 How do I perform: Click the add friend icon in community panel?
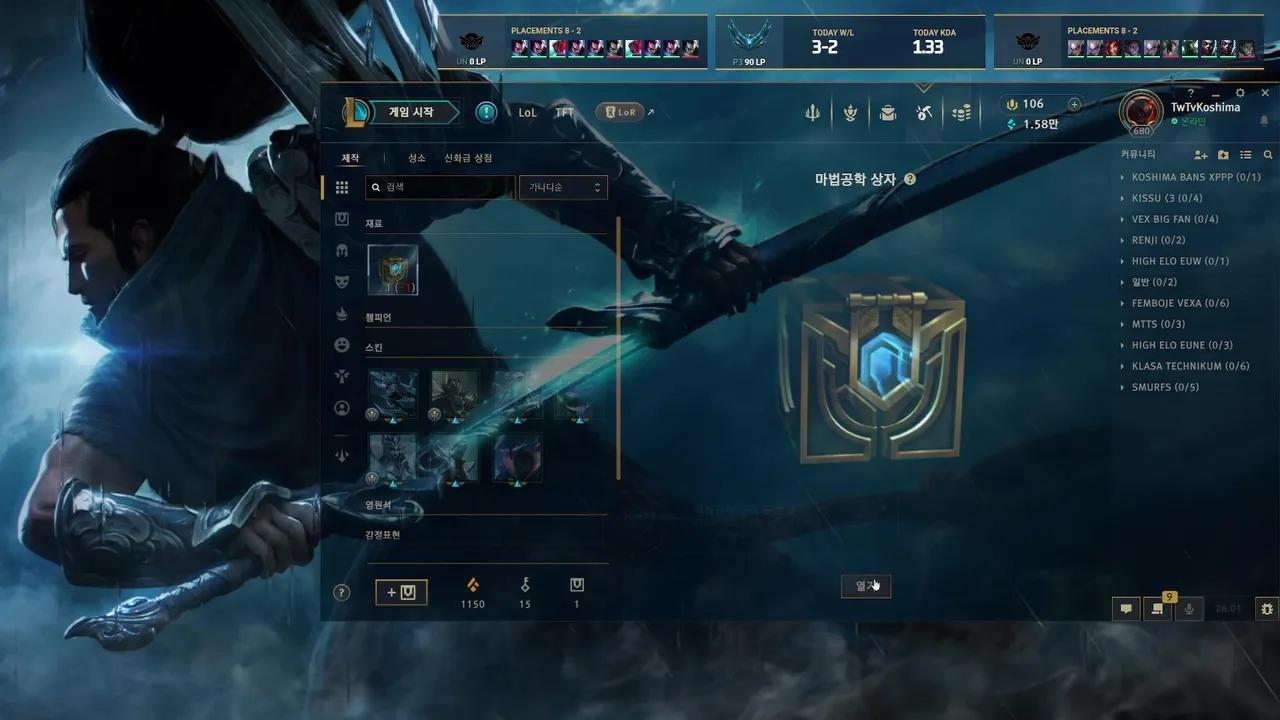coord(1200,154)
